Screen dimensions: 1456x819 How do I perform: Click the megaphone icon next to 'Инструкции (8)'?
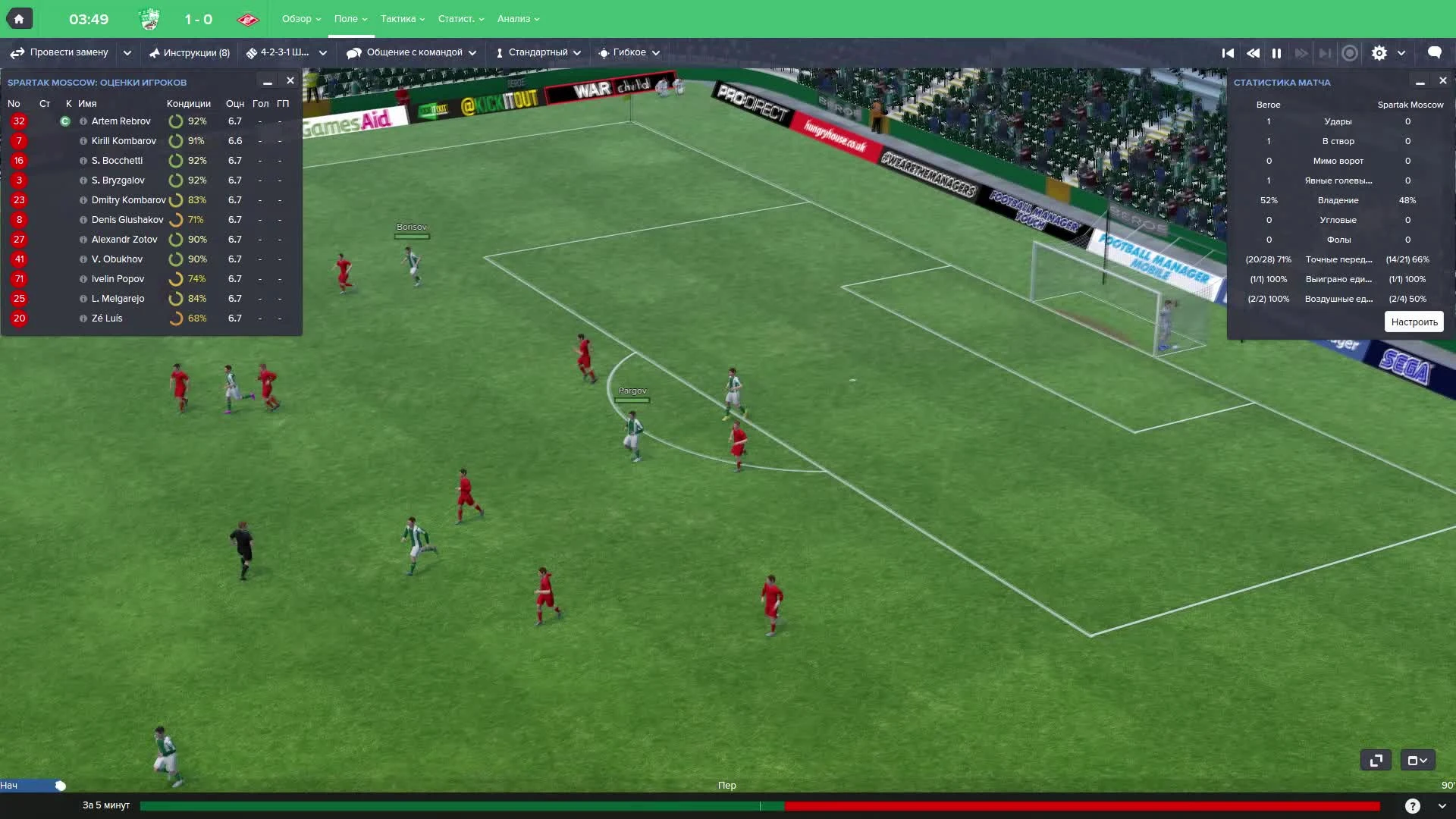click(155, 52)
